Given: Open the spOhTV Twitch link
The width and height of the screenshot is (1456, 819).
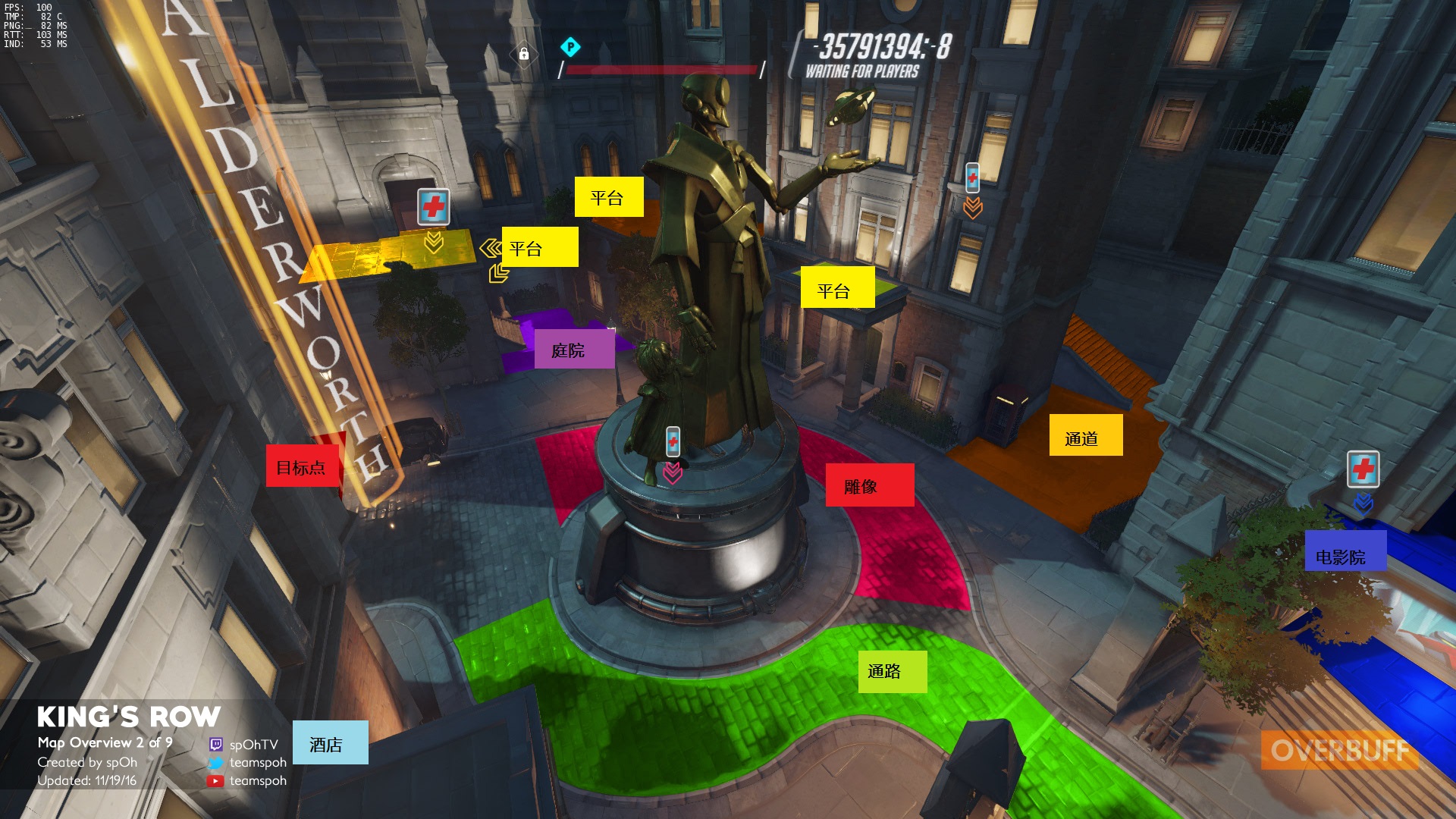Looking at the screenshot, I should [253, 744].
